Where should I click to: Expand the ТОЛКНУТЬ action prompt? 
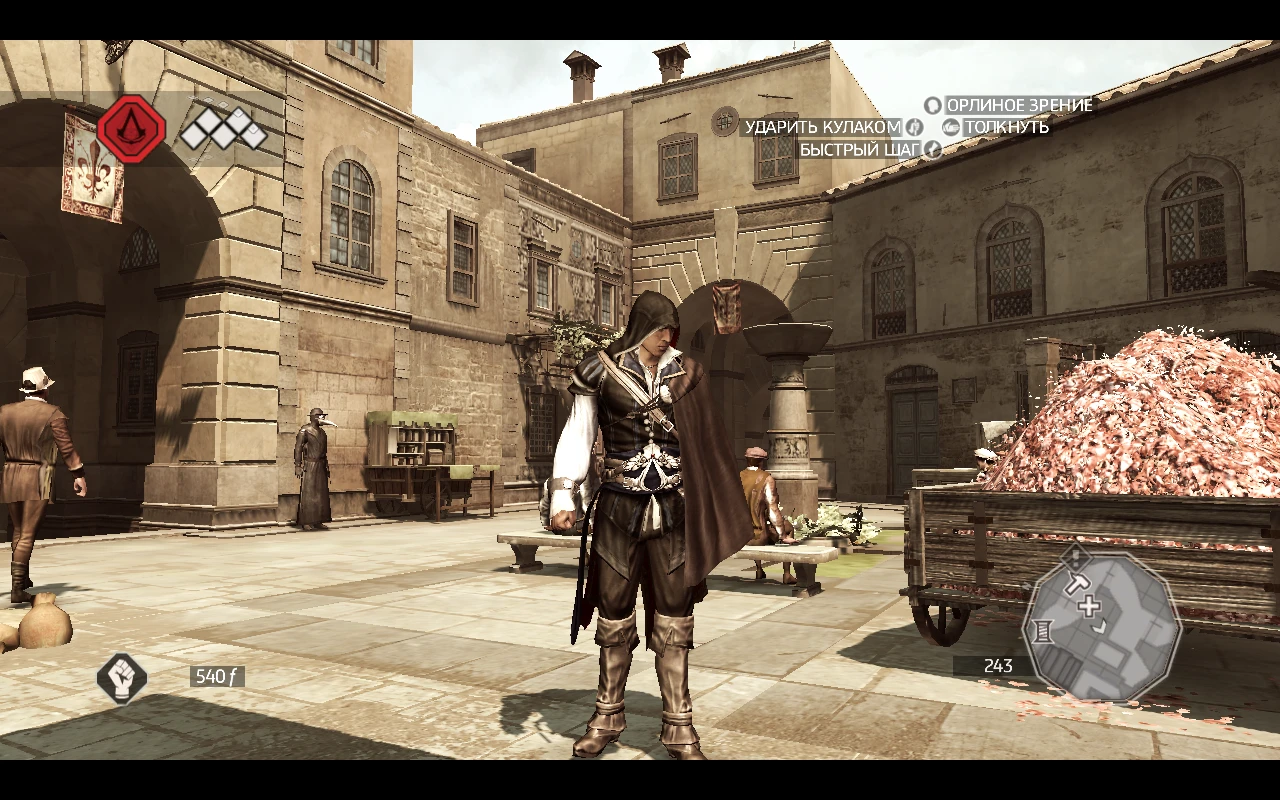(x=1007, y=127)
